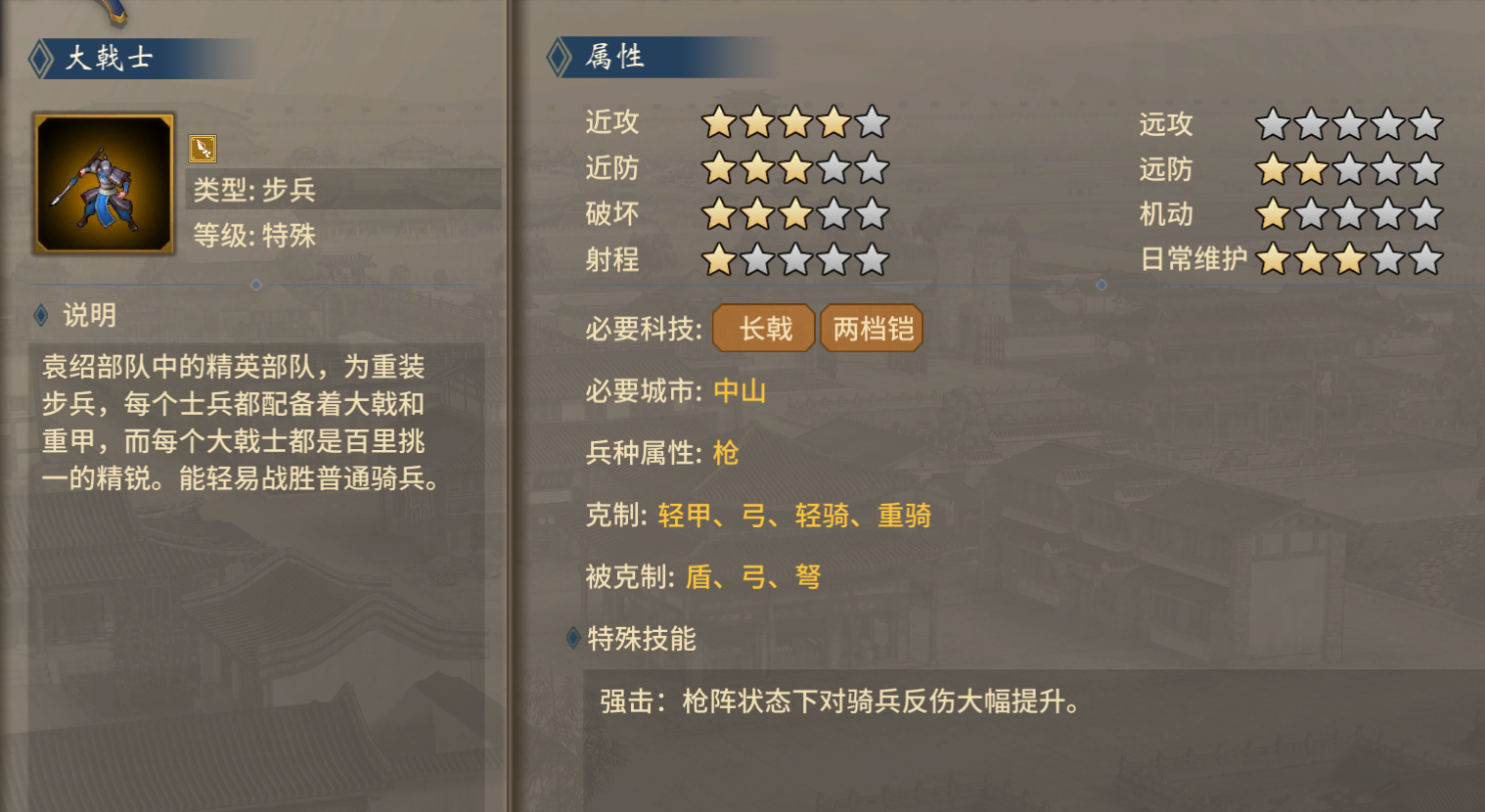Click the 长戟 required technology button
1485x812 pixels.
tap(764, 329)
